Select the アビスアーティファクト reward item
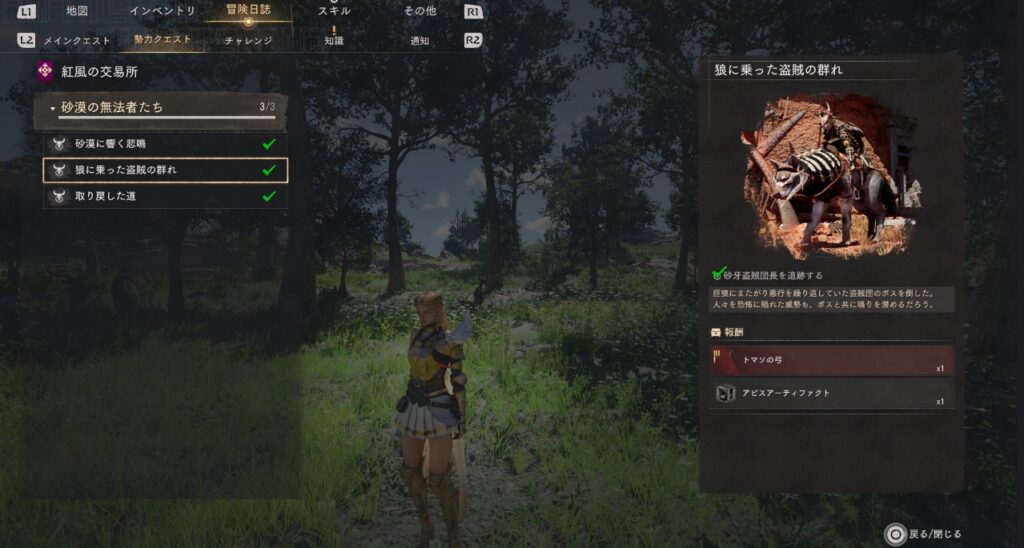 pos(831,394)
